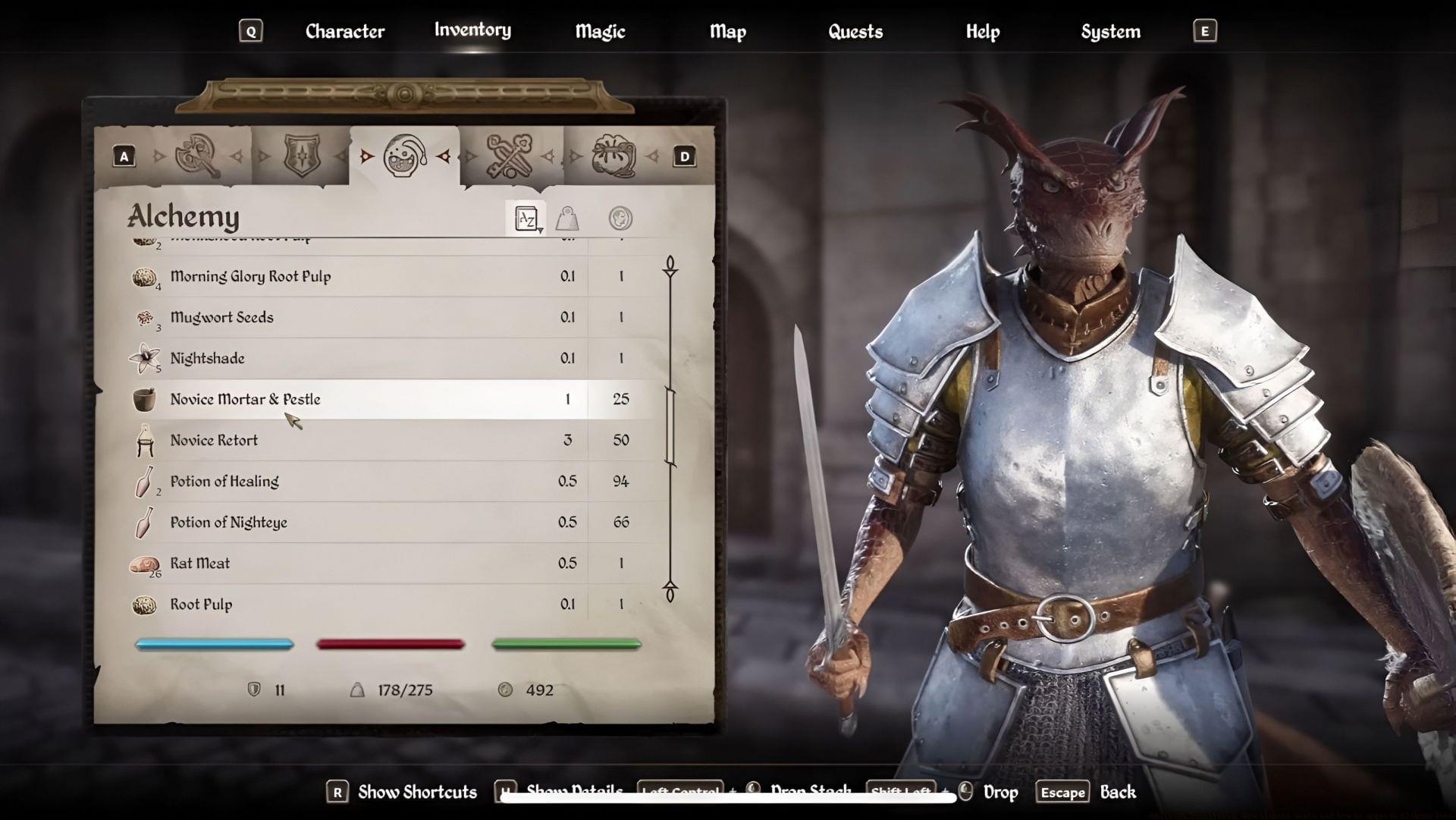Viewport: 1456px width, 820px height.
Task: Sort inventory by weight icon
Action: (567, 218)
